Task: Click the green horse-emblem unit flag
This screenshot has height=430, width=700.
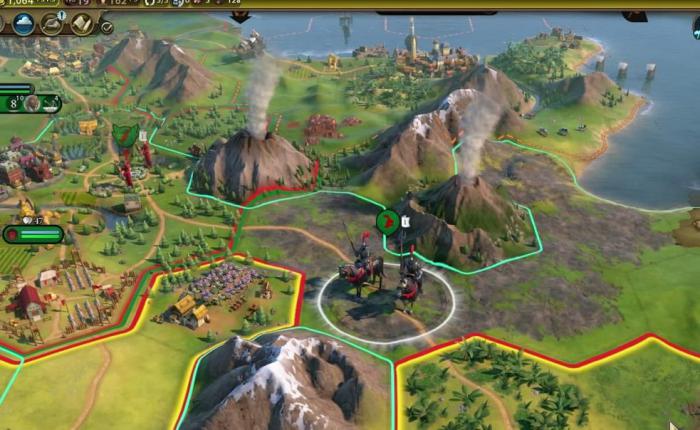Action: 387,220
